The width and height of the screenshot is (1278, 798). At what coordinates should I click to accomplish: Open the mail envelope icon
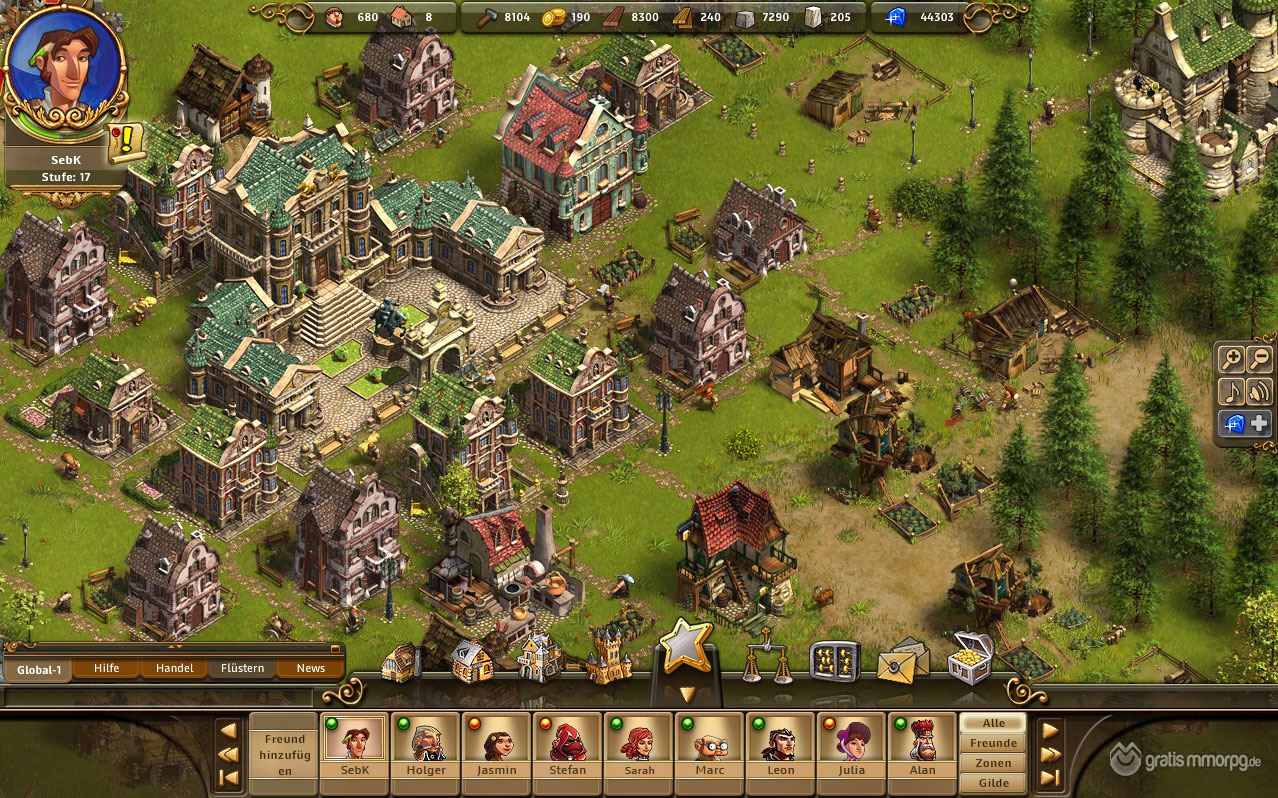[902, 659]
